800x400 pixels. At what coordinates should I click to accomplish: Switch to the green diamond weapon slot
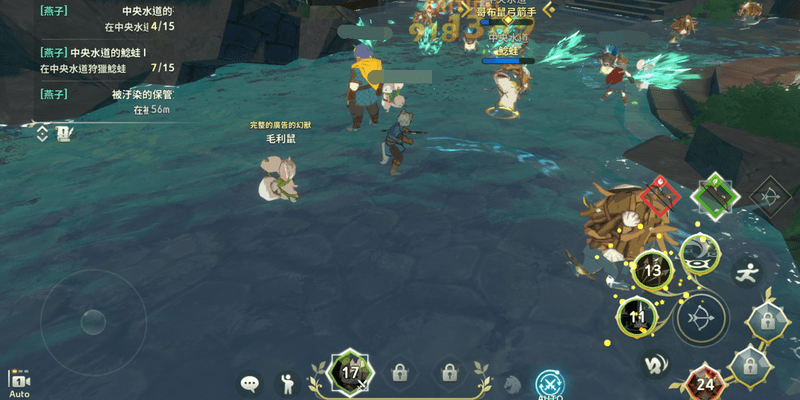click(716, 194)
